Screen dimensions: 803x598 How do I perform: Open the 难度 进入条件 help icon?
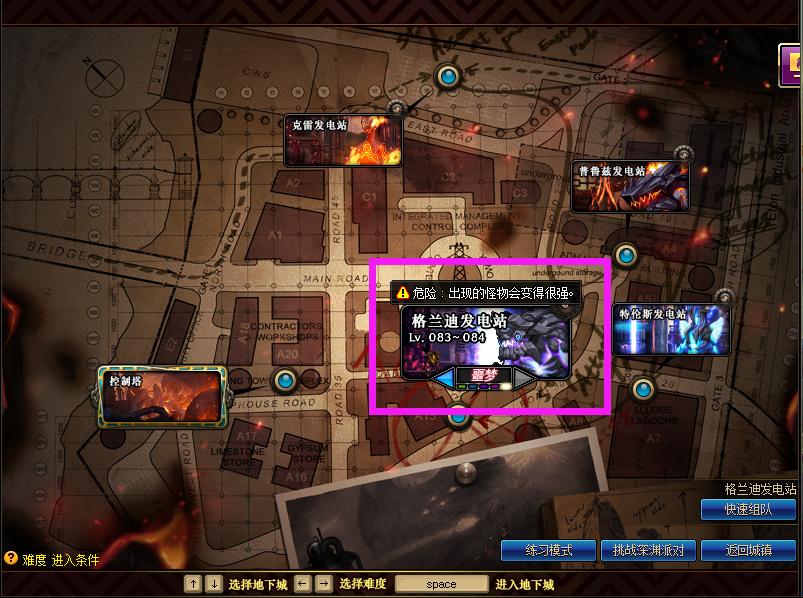click(x=11, y=559)
